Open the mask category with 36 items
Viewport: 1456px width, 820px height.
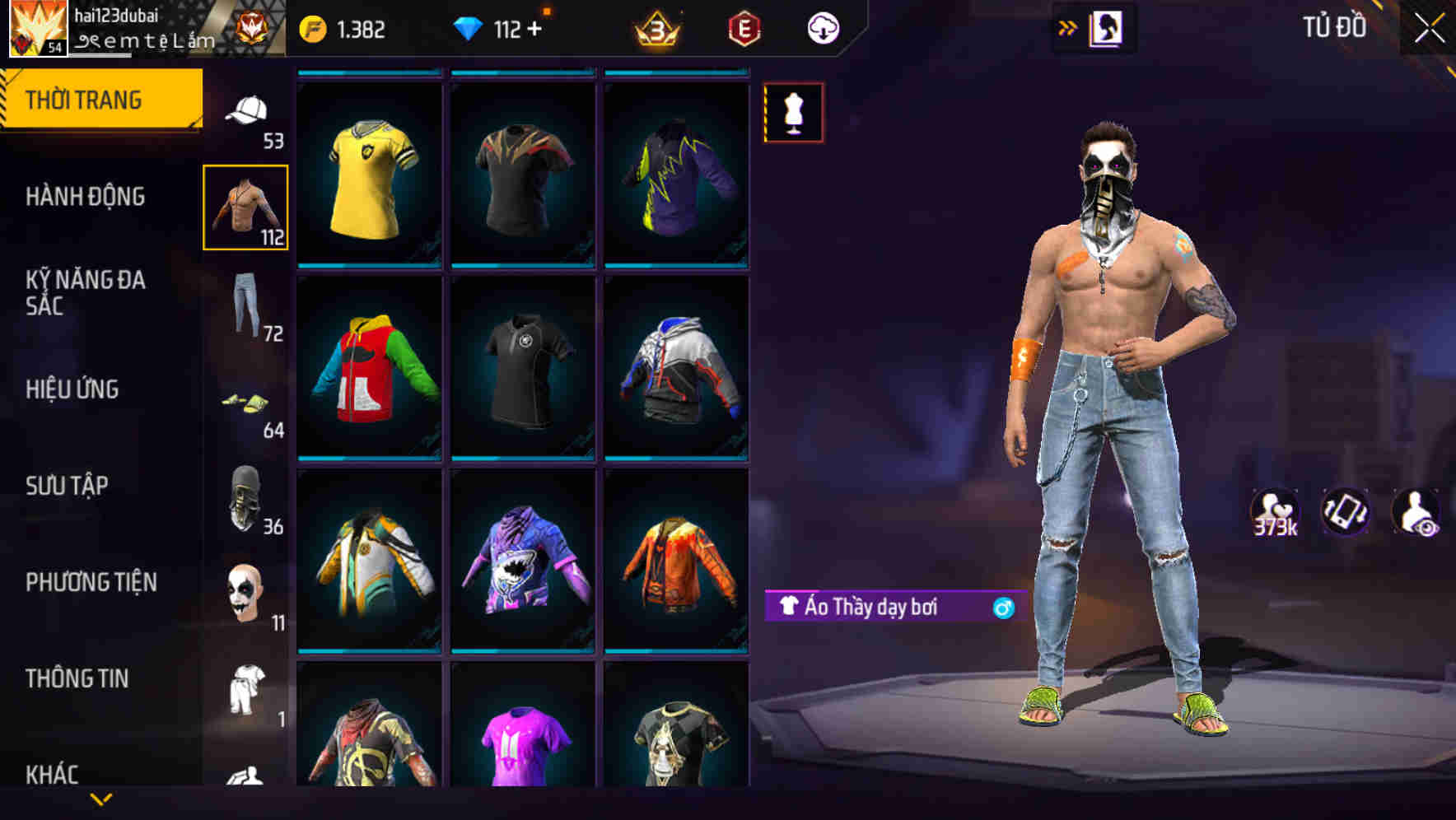[245, 497]
